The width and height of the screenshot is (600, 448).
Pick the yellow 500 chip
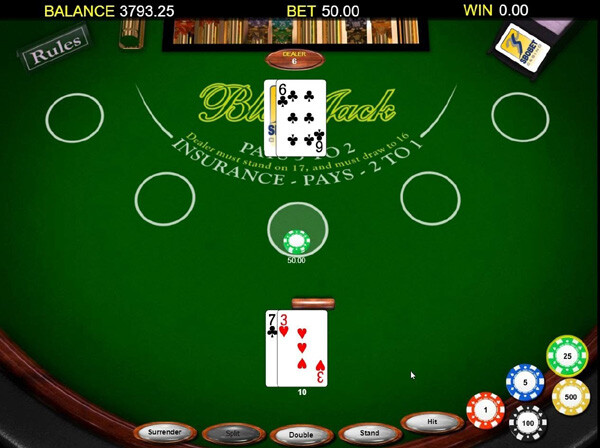[x=571, y=397]
